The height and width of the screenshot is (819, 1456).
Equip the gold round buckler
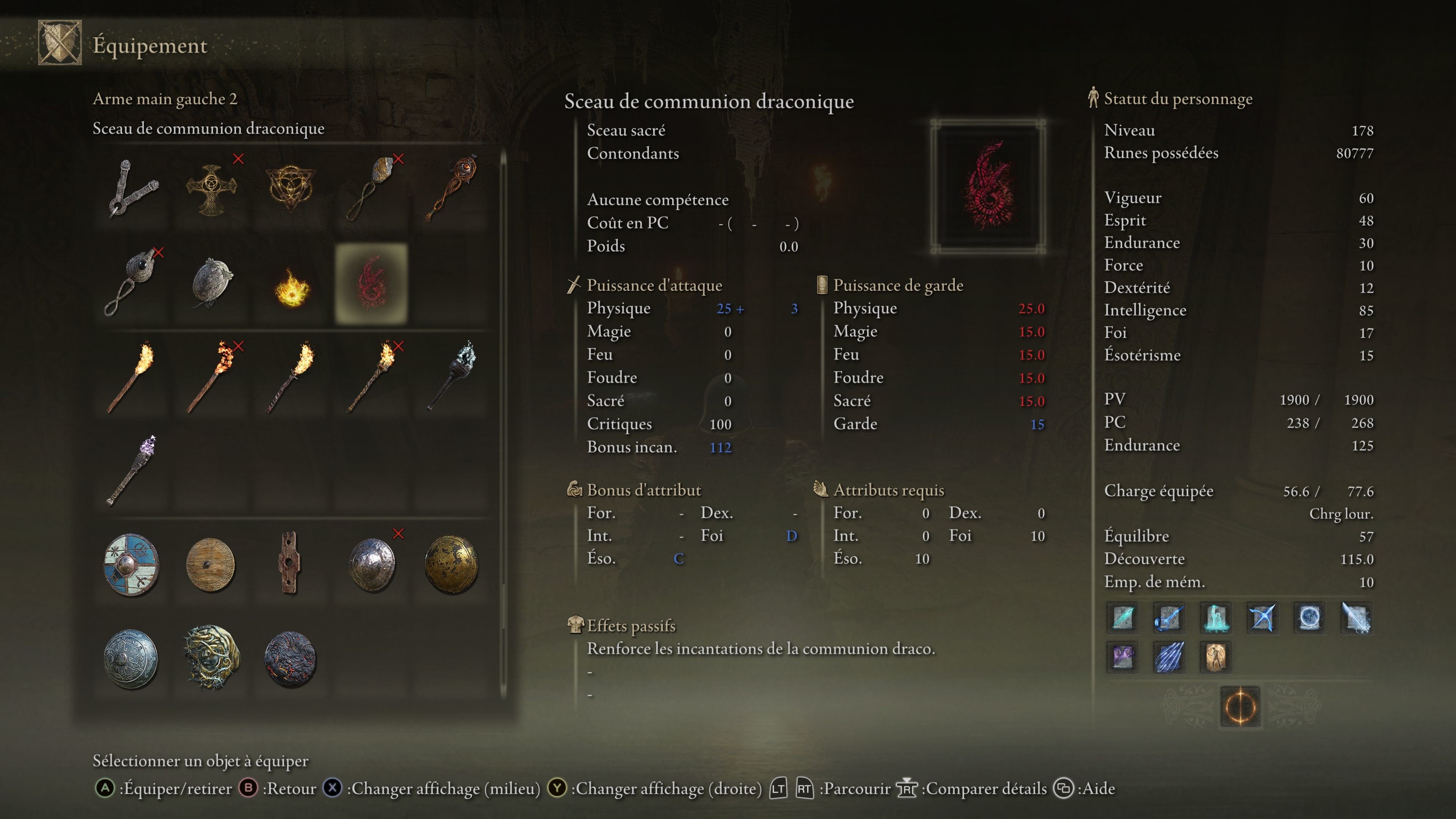point(451,565)
